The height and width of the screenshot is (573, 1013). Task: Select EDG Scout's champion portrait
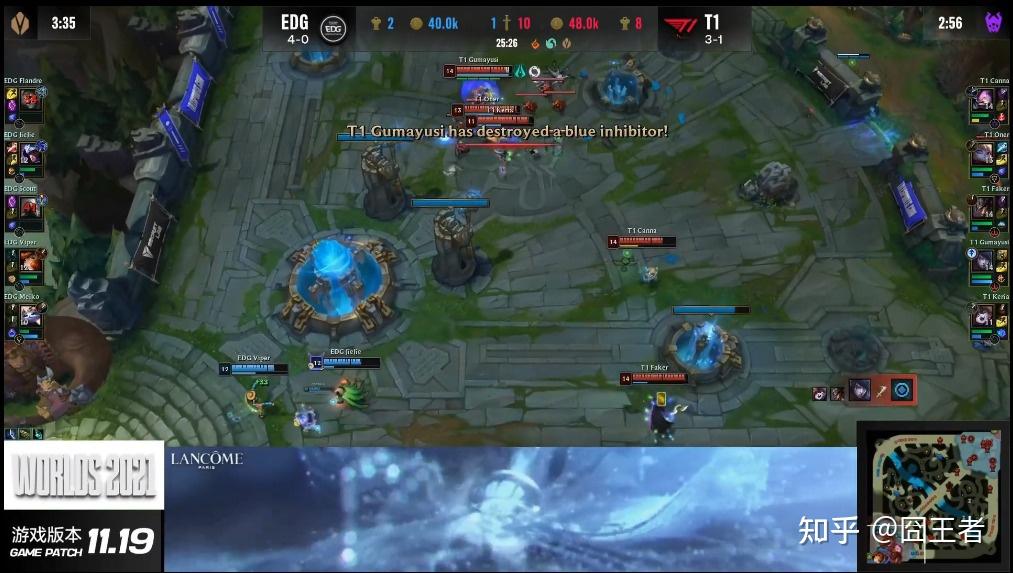click(29, 207)
